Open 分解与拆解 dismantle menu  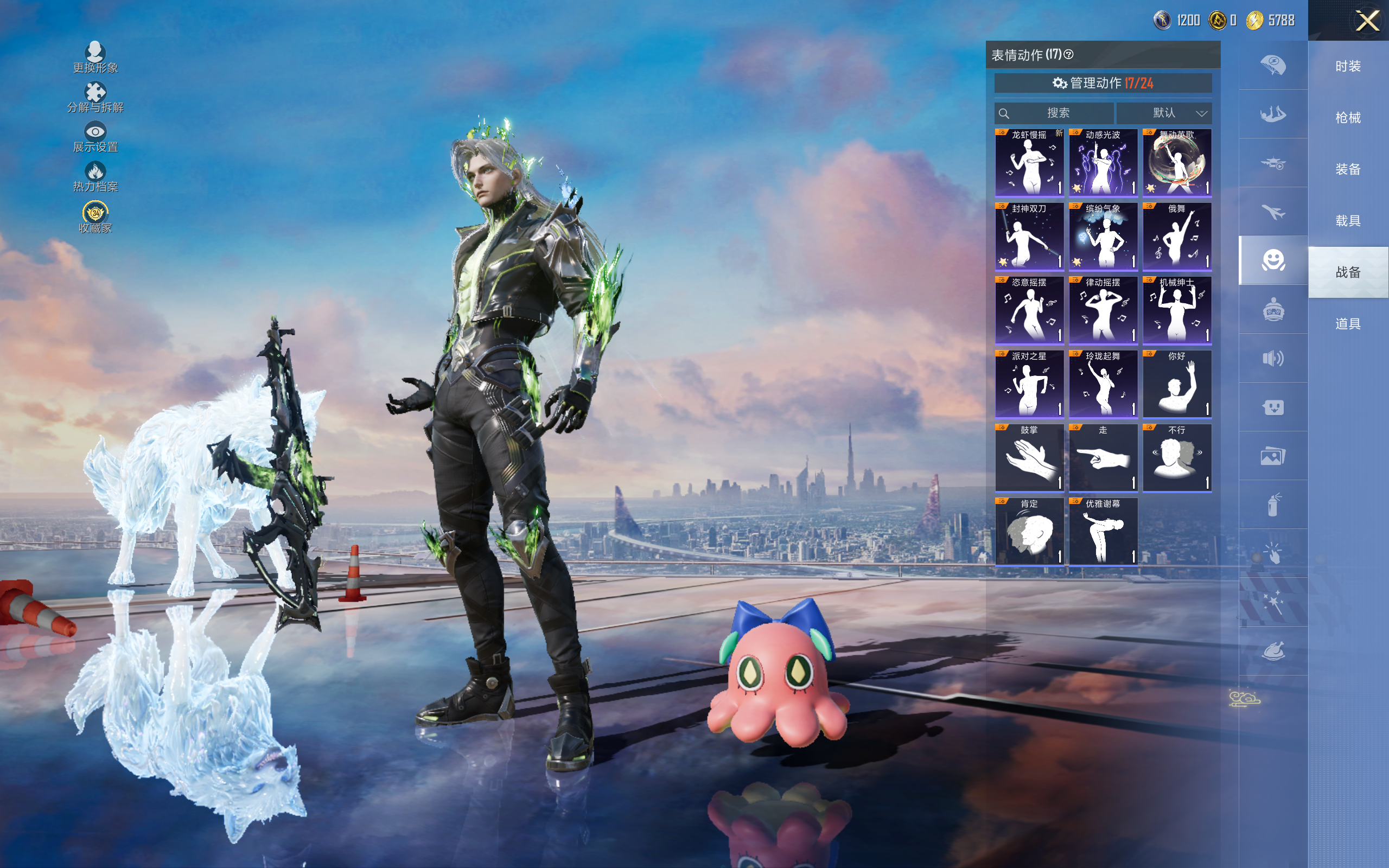(x=95, y=98)
